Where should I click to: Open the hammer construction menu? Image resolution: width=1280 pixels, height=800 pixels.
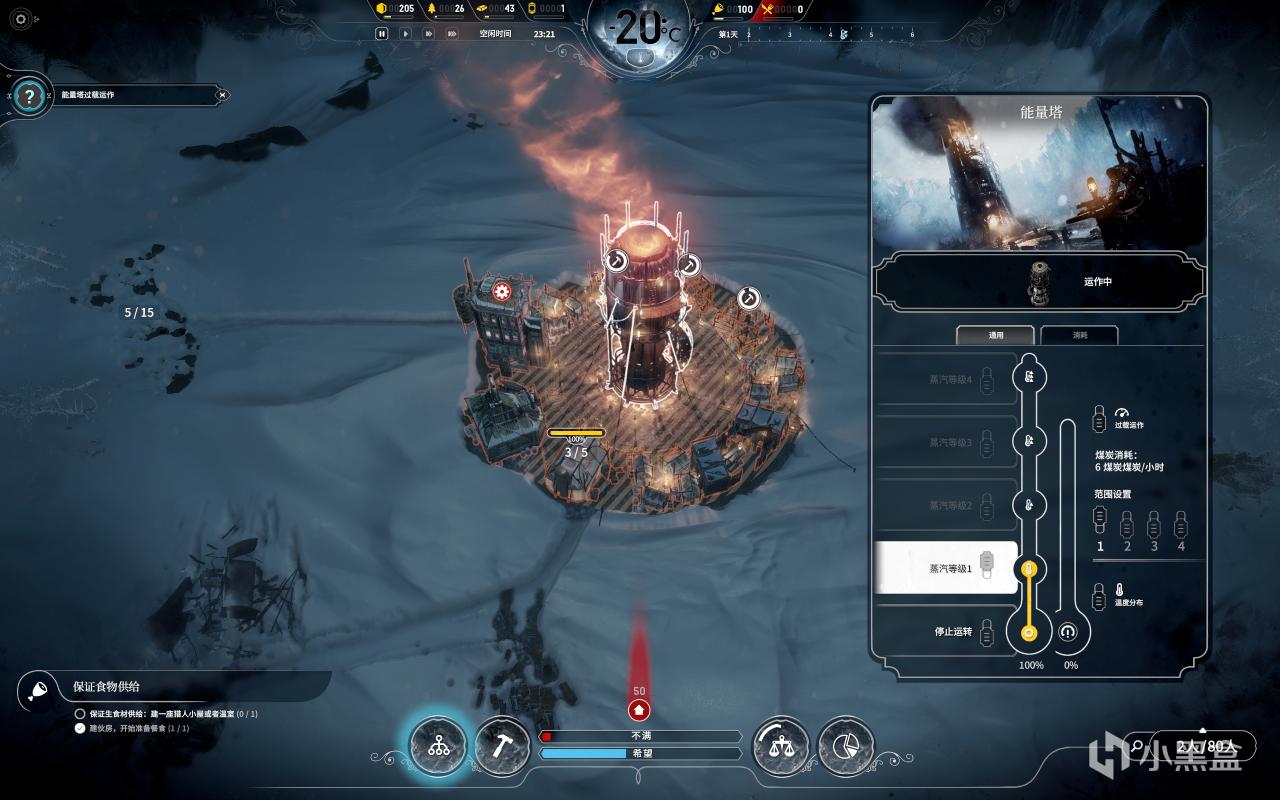tap(502, 746)
